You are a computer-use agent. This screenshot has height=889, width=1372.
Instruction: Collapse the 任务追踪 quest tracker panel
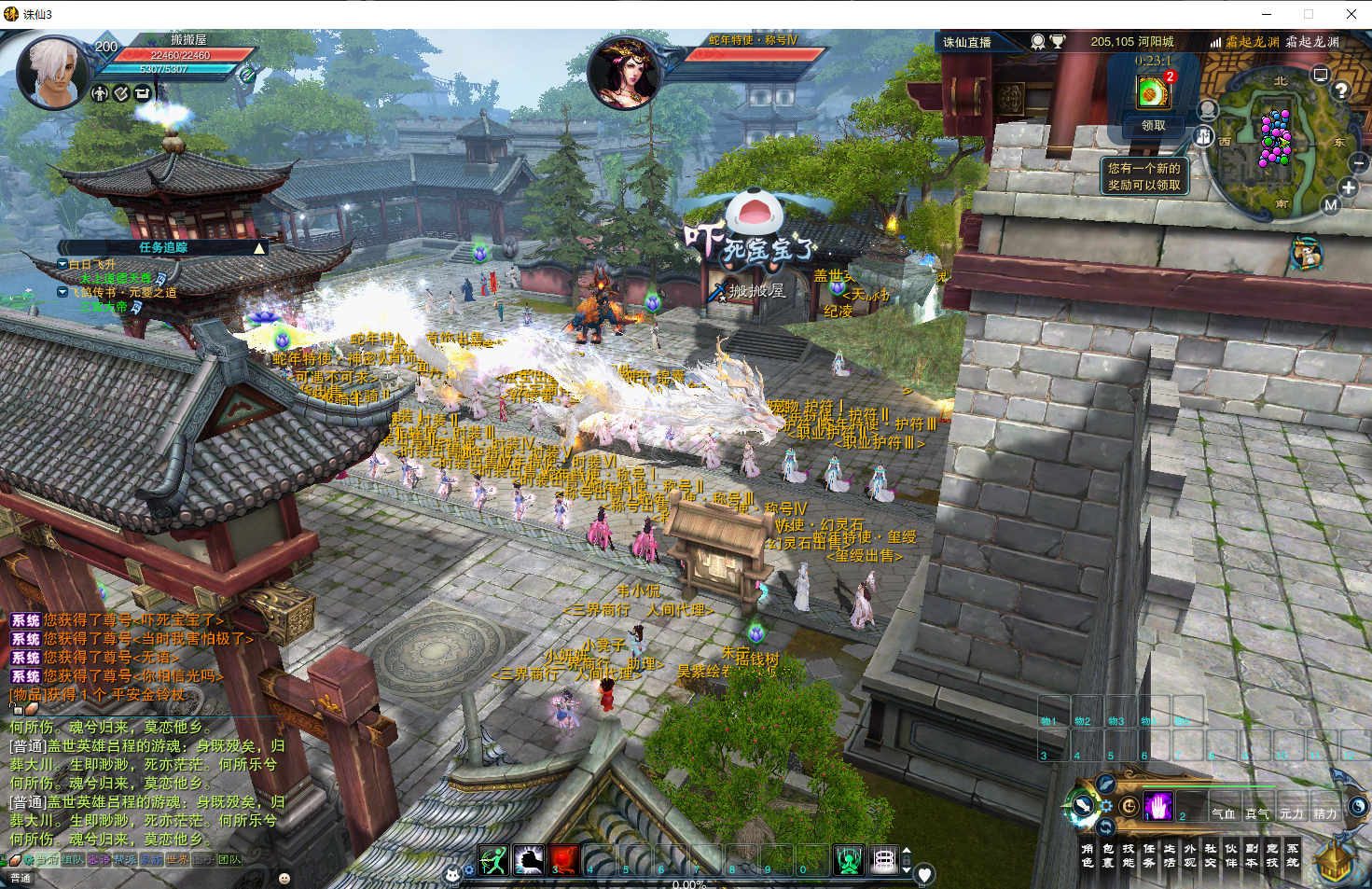(259, 248)
